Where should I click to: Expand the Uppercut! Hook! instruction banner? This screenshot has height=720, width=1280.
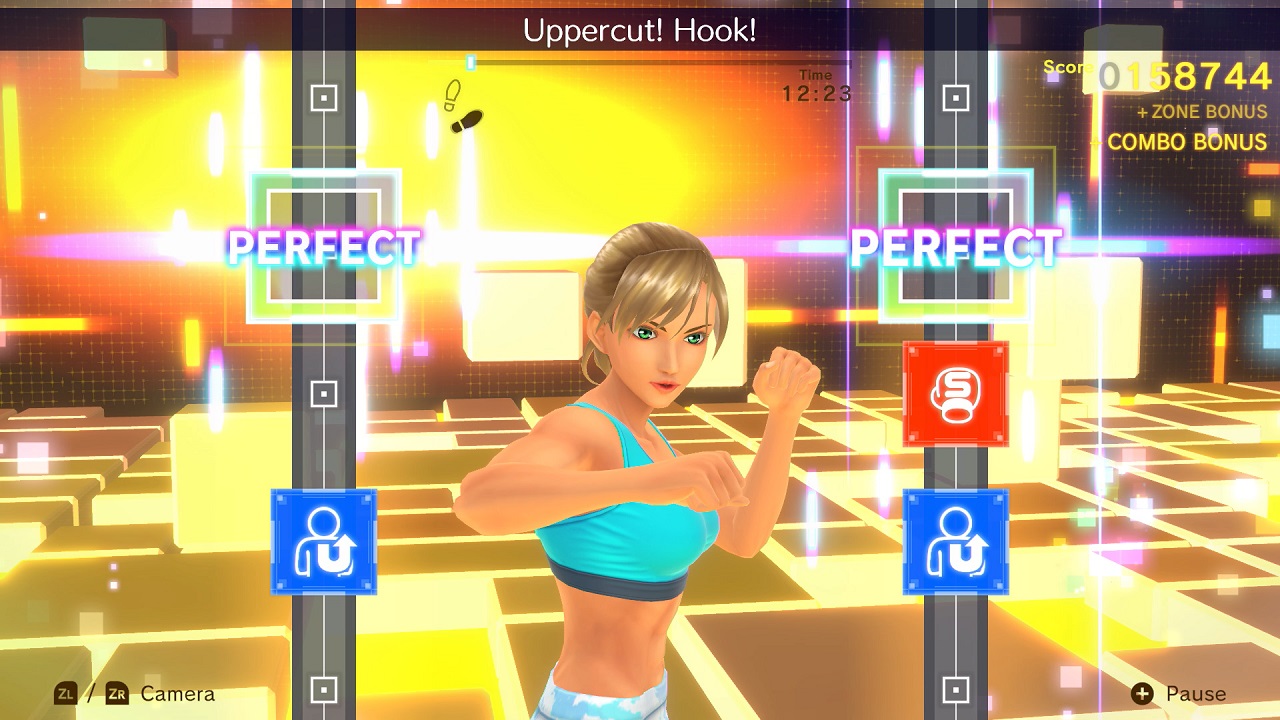640,30
